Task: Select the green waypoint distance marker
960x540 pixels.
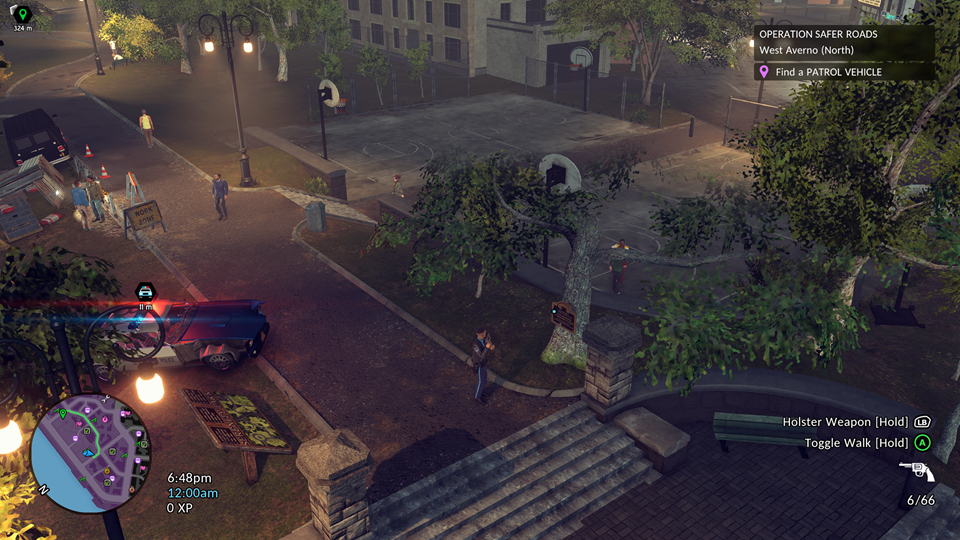Action: pyautogui.click(x=22, y=15)
